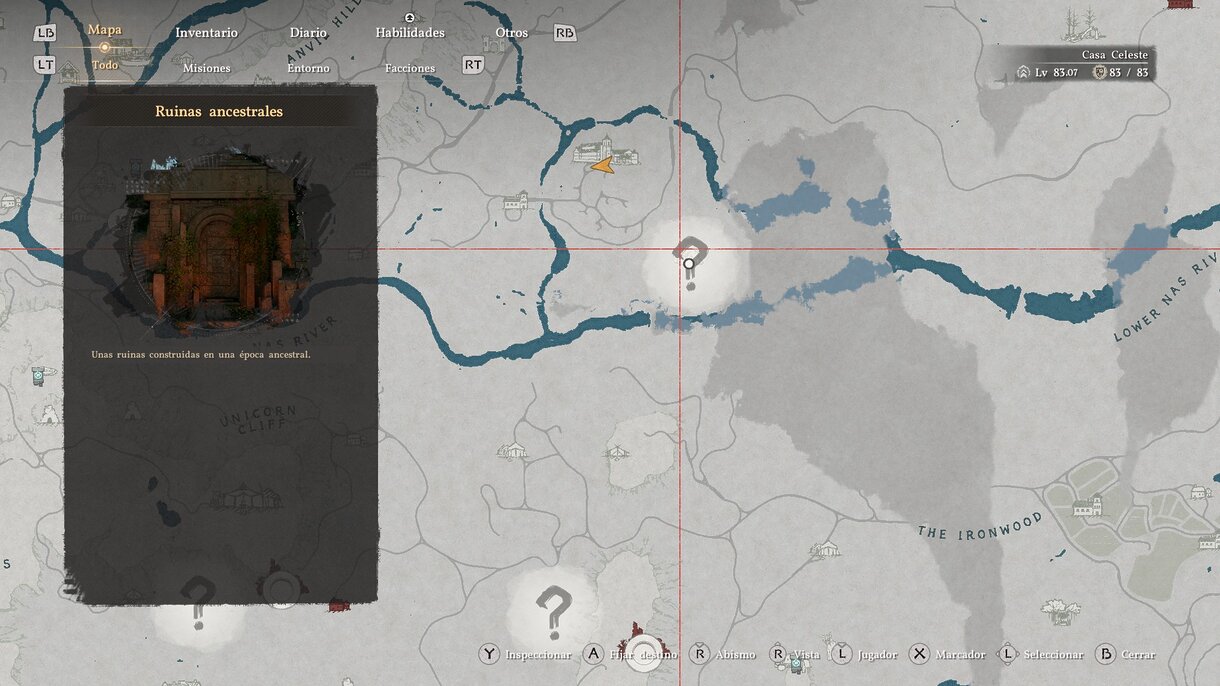Open the Inventario tab
Screen dimensions: 1220x686
[x=206, y=33]
